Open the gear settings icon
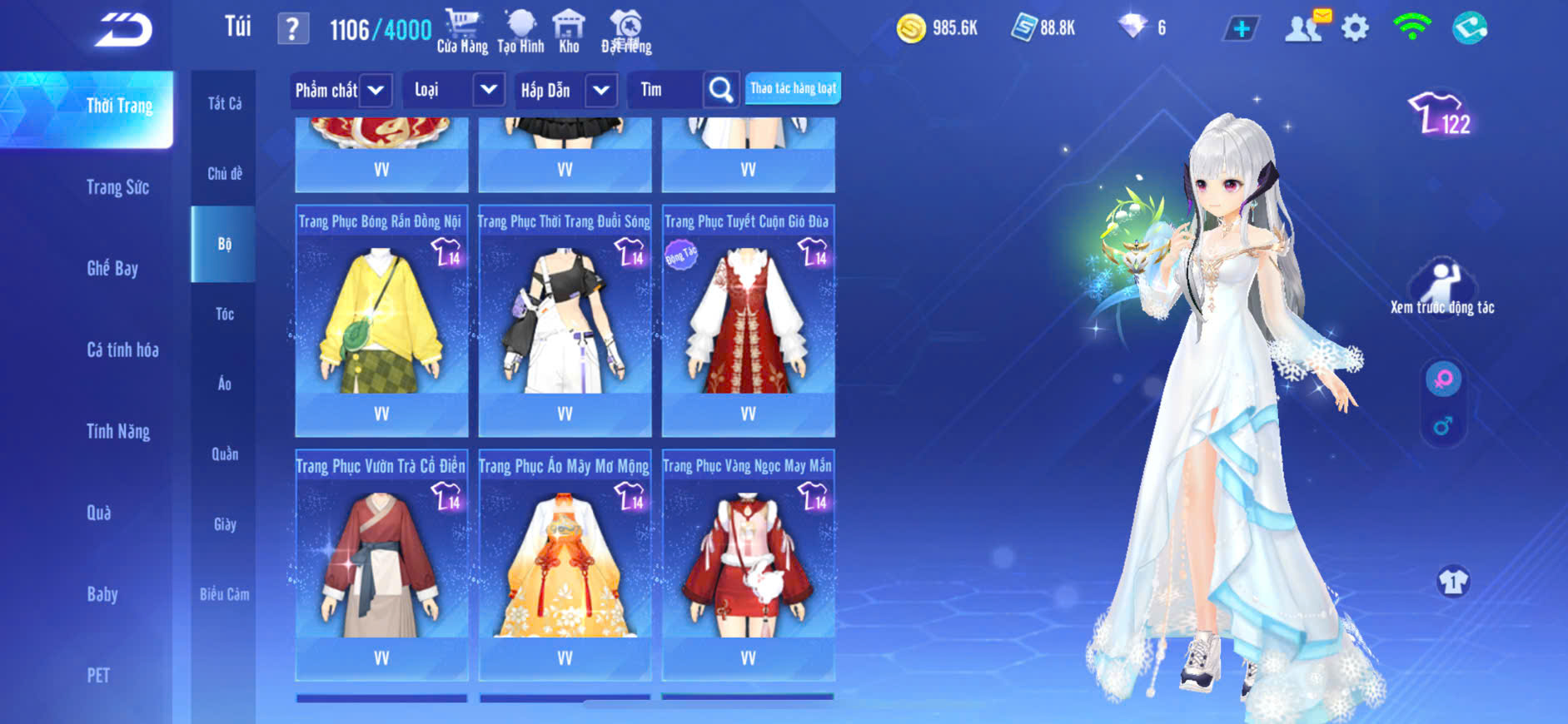Image resolution: width=1568 pixels, height=724 pixels. tap(1355, 29)
